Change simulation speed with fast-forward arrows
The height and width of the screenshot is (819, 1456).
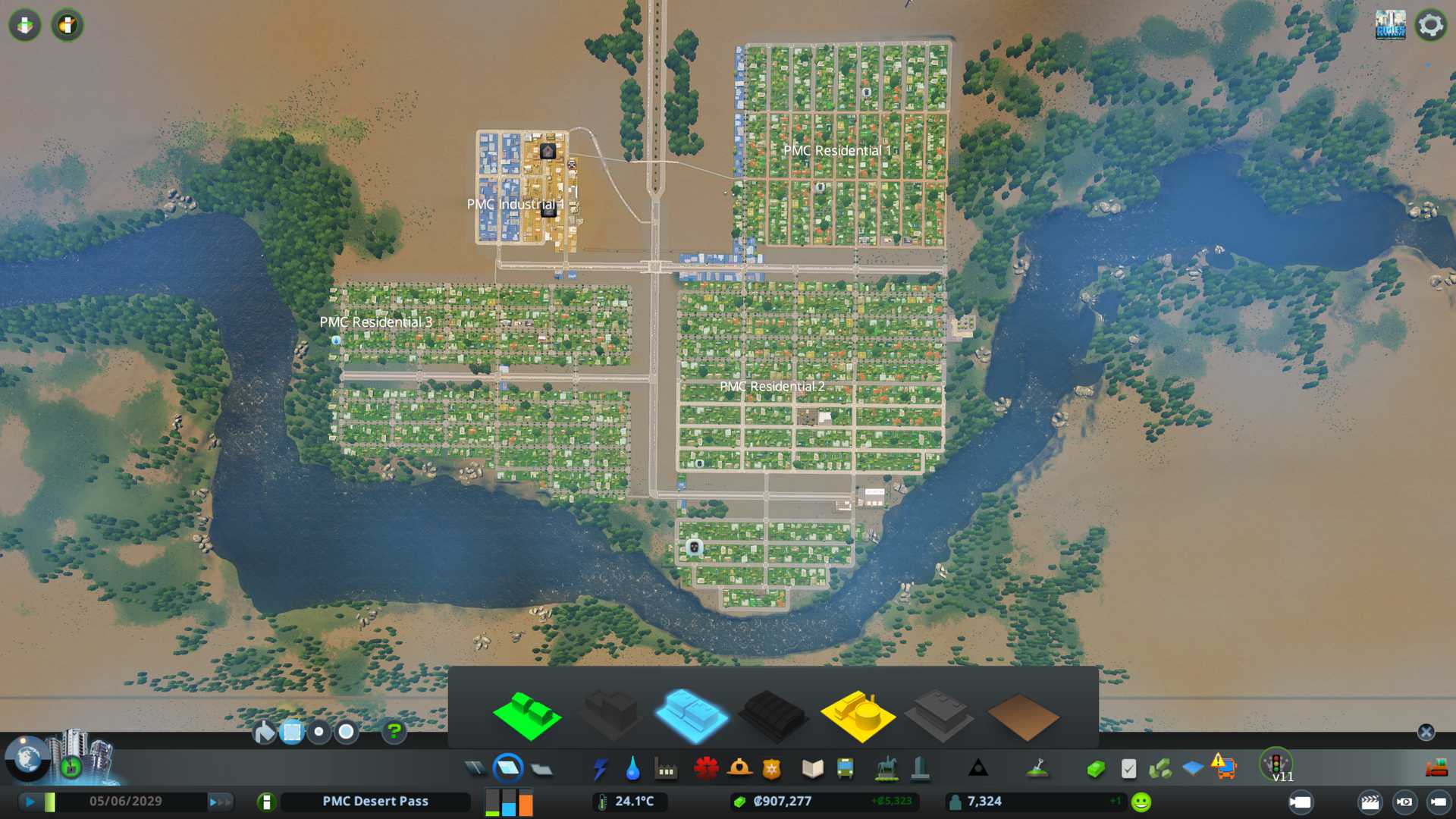click(220, 802)
